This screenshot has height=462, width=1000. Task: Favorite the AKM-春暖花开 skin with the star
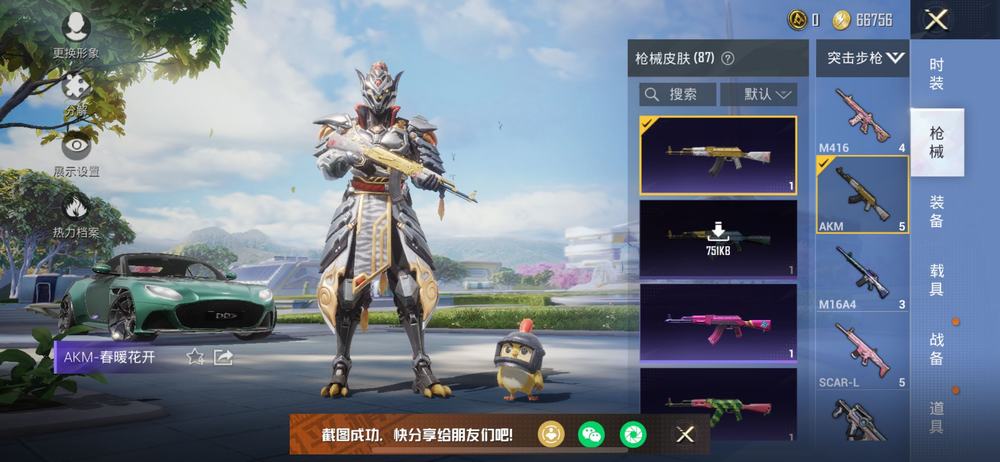[195, 357]
